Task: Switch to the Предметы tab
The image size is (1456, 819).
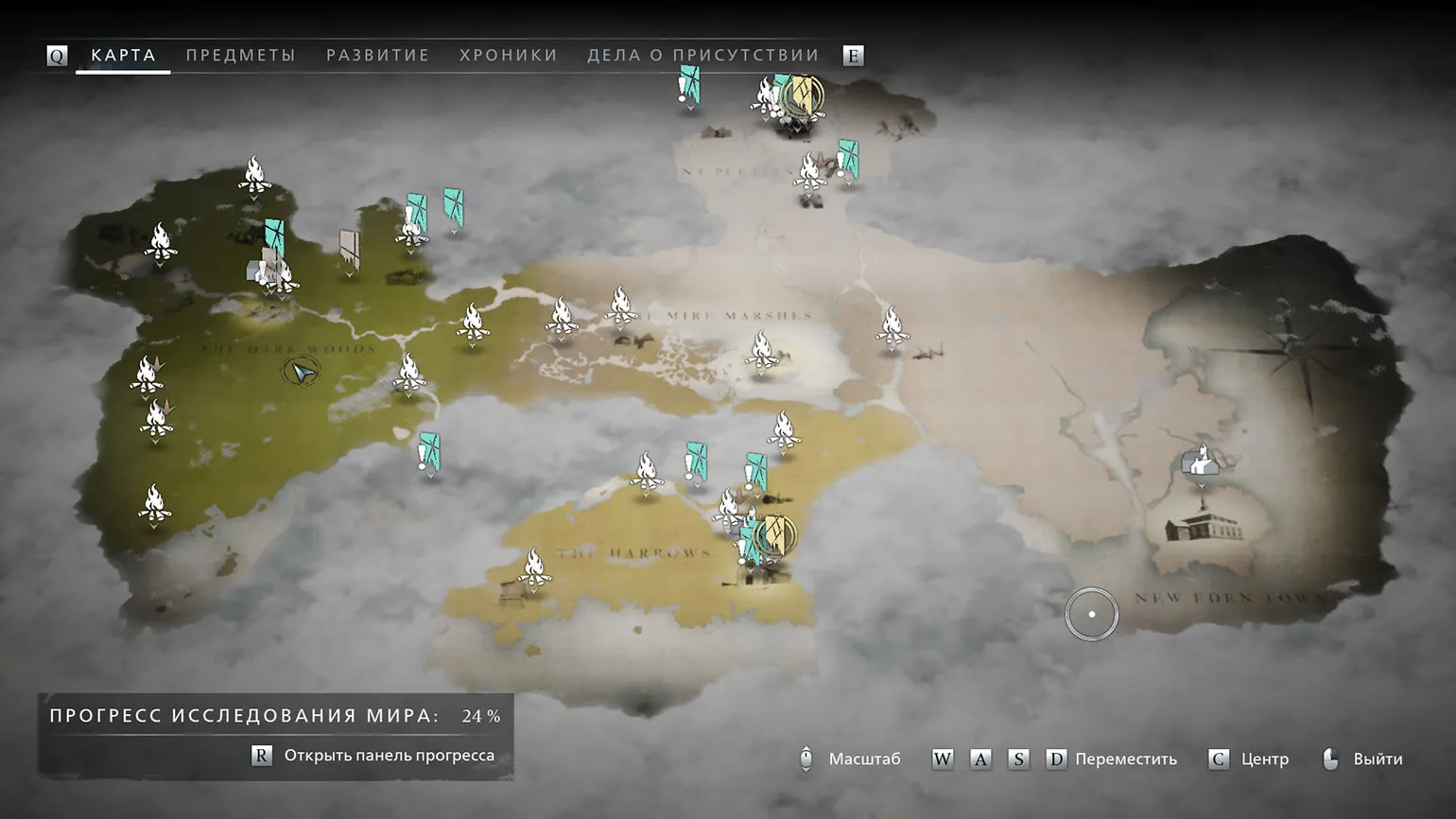Action: (240, 55)
